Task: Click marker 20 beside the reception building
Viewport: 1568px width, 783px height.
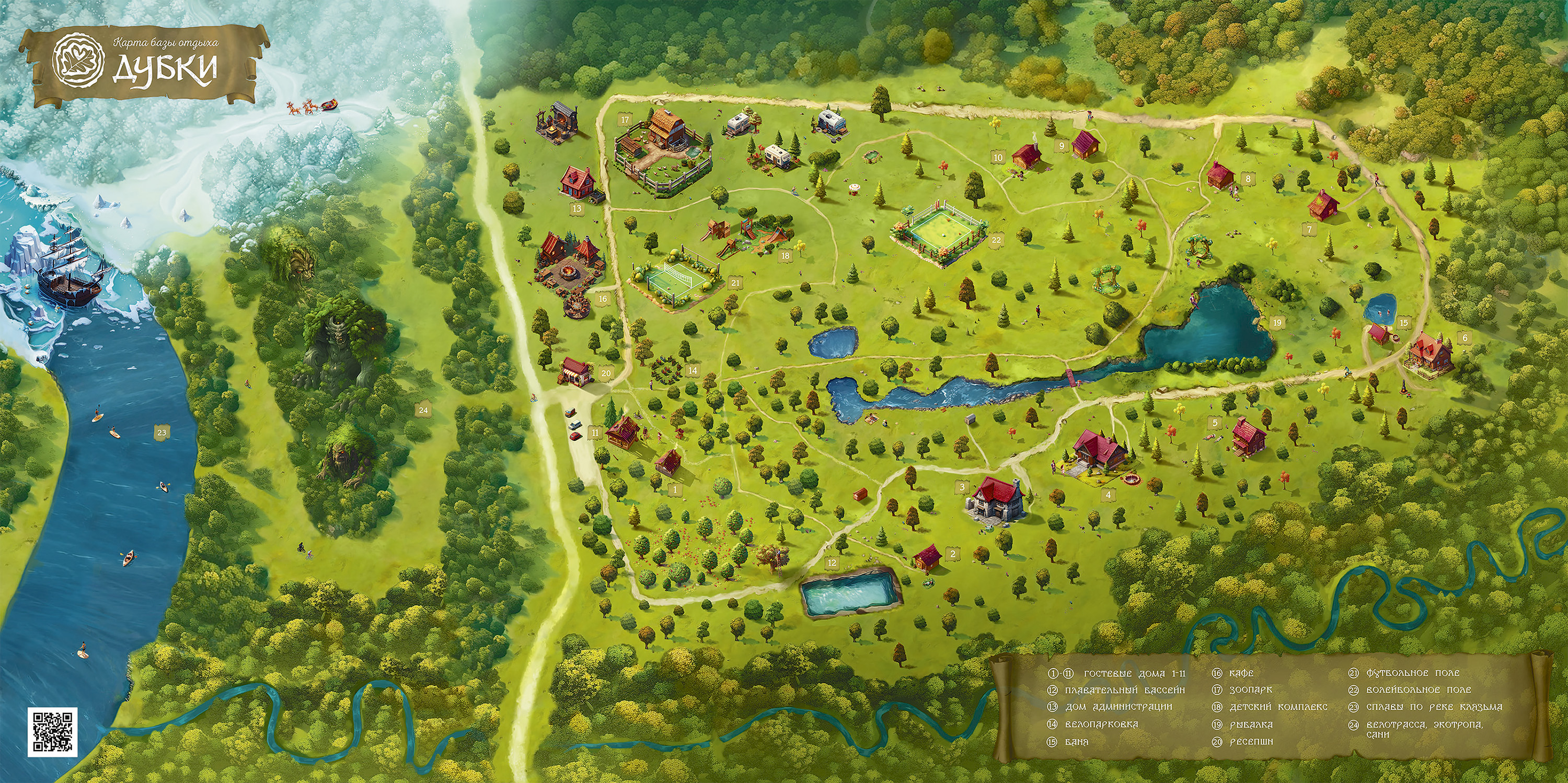Action: [x=605, y=373]
